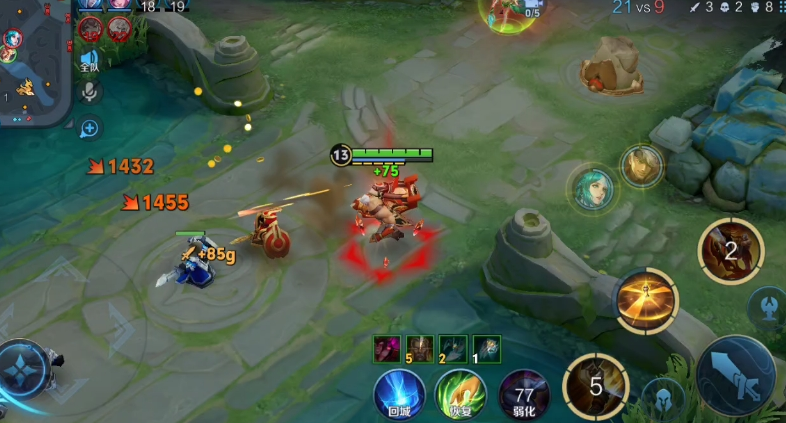Image resolution: width=786 pixels, height=423 pixels.
Task: Toggle the muted microphone button
Action: (89, 93)
